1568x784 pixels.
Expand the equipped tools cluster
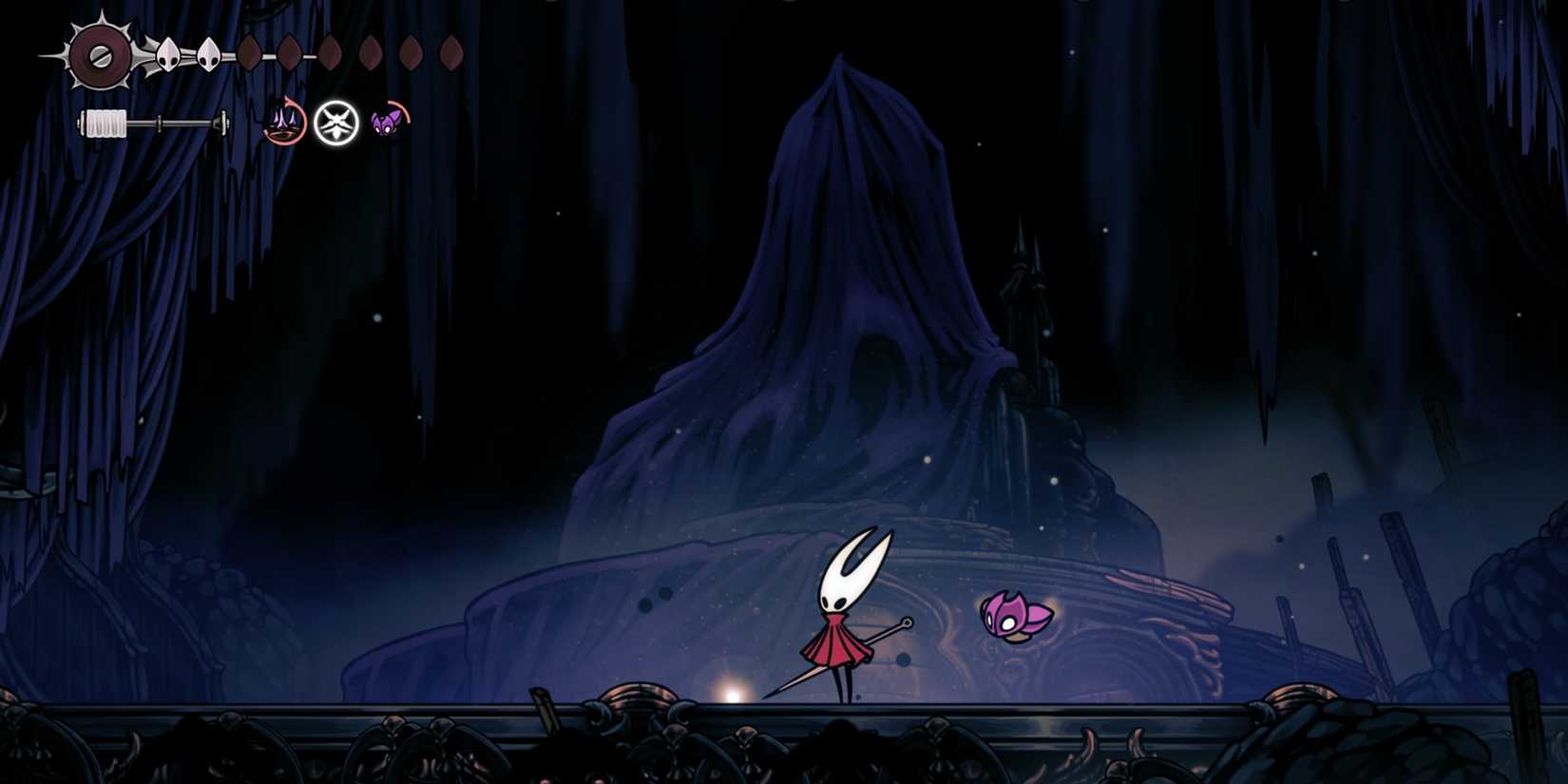[x=335, y=124]
